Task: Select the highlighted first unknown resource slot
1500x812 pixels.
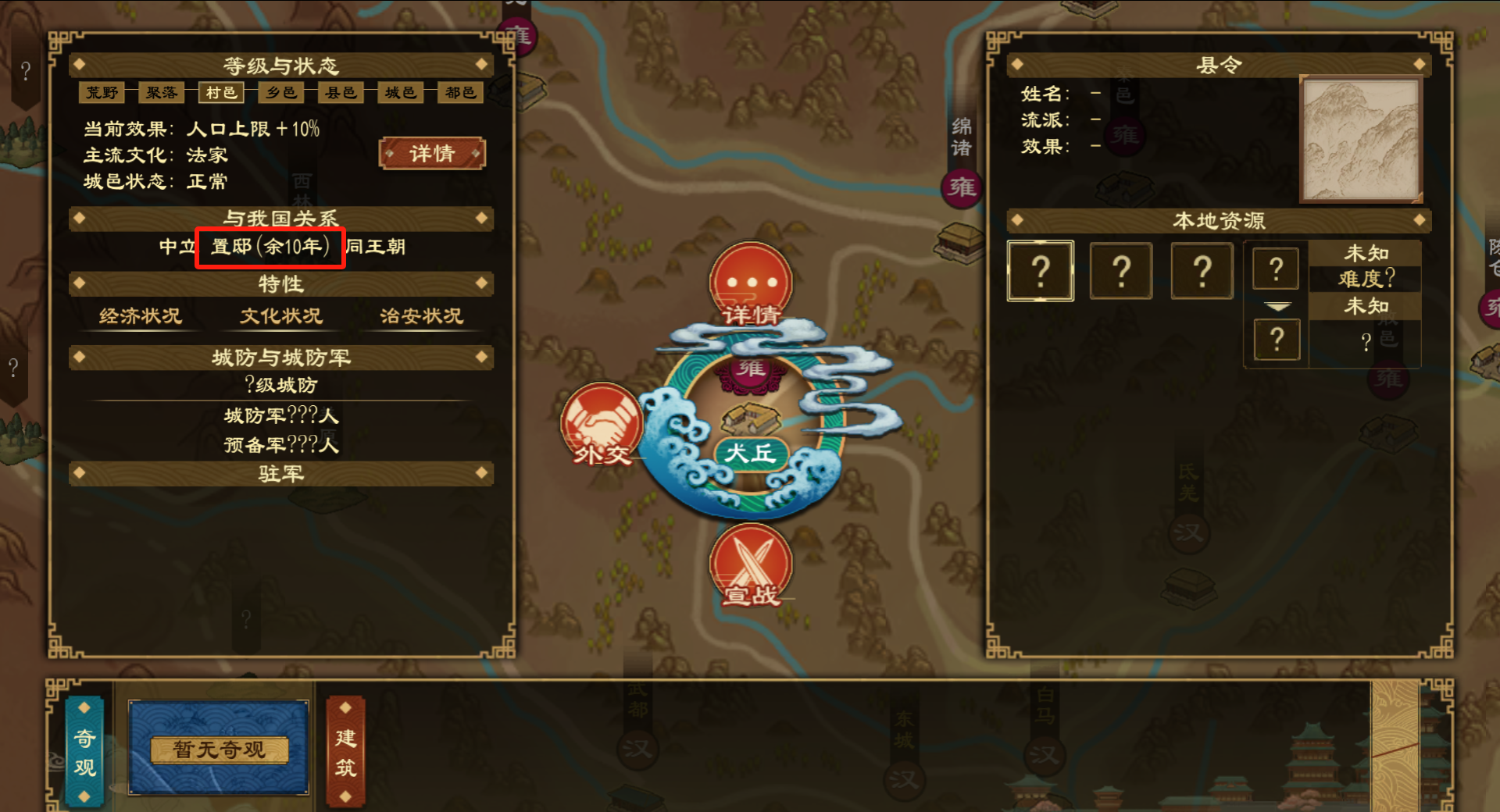Action: 1041,271
